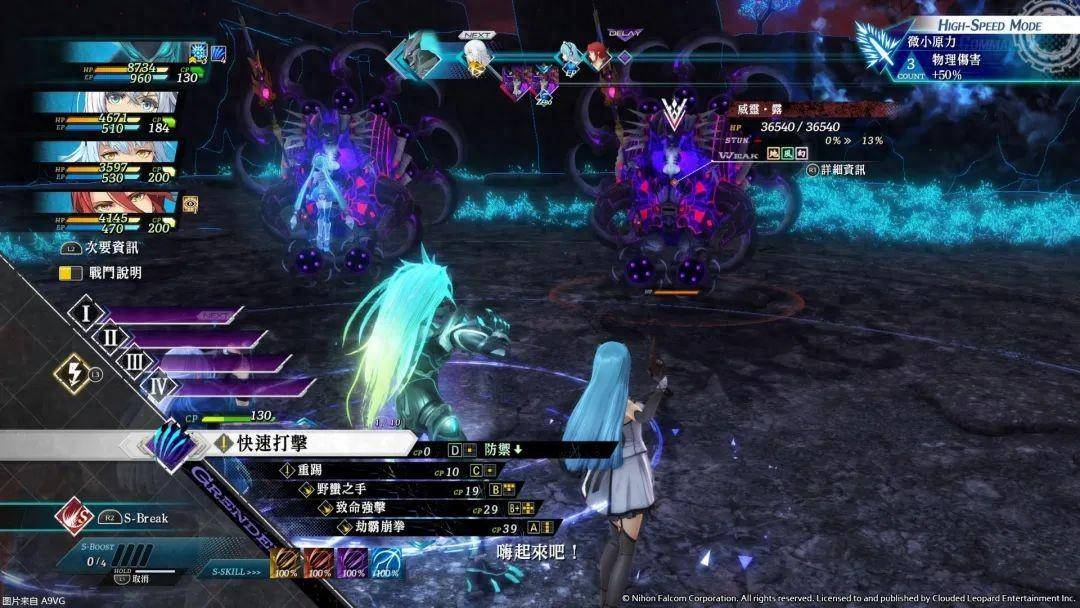
Task: Pick the 致命強擊 craft
Action: [x=361, y=509]
